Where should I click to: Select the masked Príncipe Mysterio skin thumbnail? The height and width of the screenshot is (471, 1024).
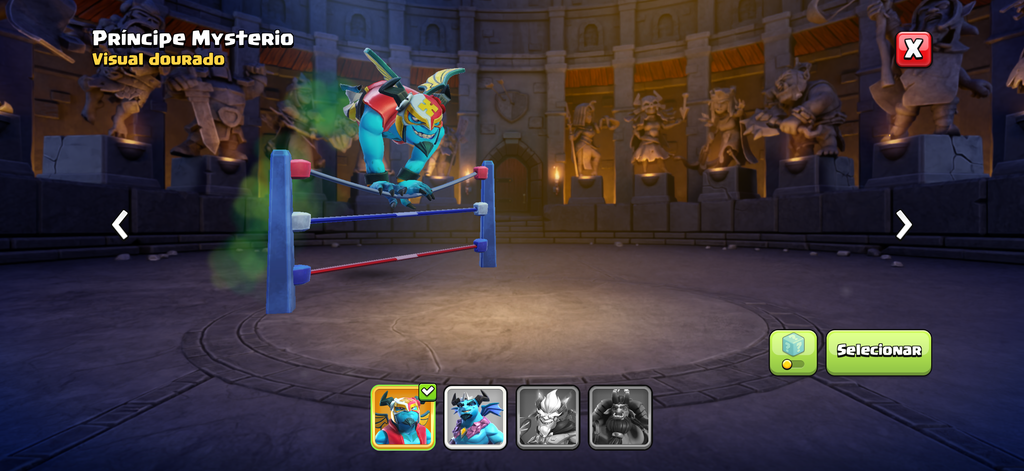click(x=403, y=417)
